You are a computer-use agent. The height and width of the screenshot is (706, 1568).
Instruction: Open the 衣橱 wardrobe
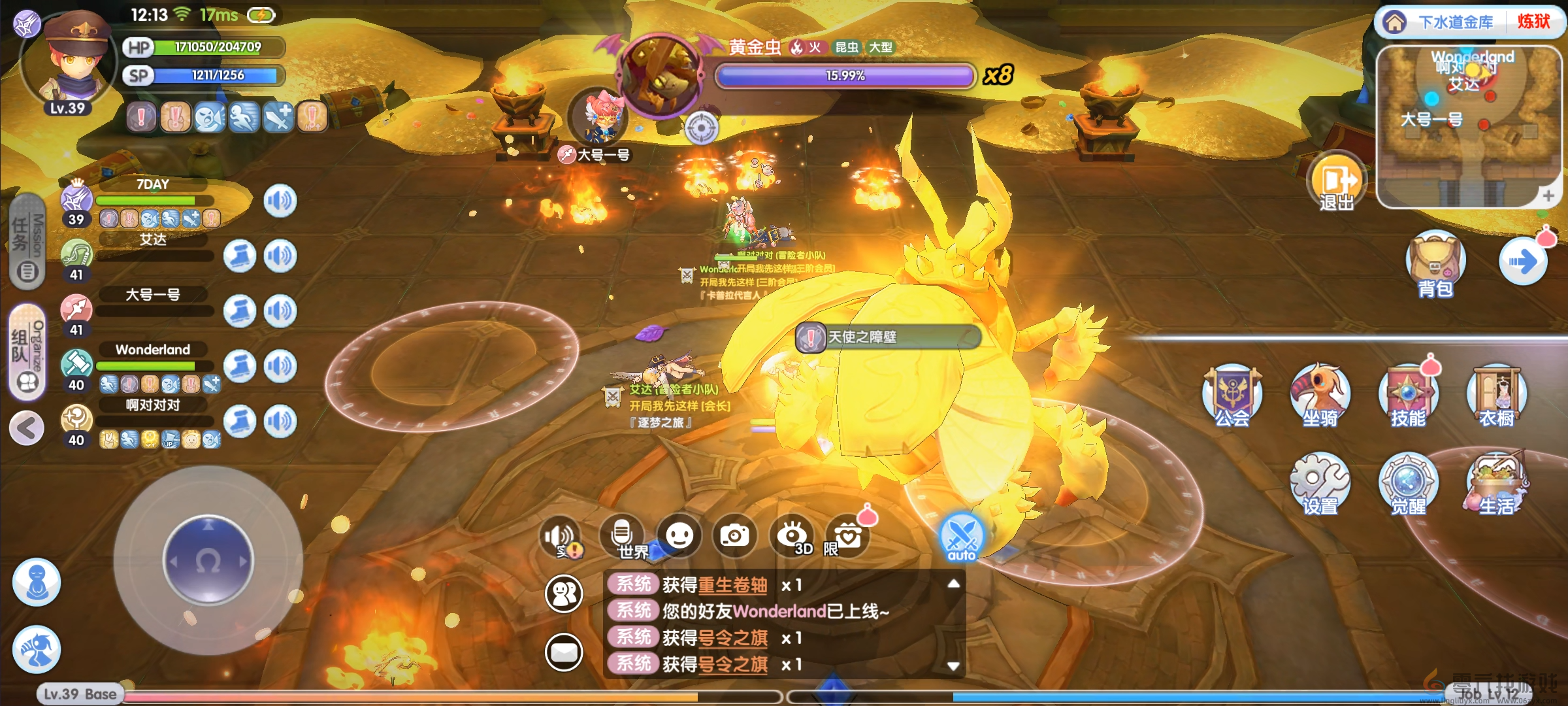click(x=1496, y=395)
